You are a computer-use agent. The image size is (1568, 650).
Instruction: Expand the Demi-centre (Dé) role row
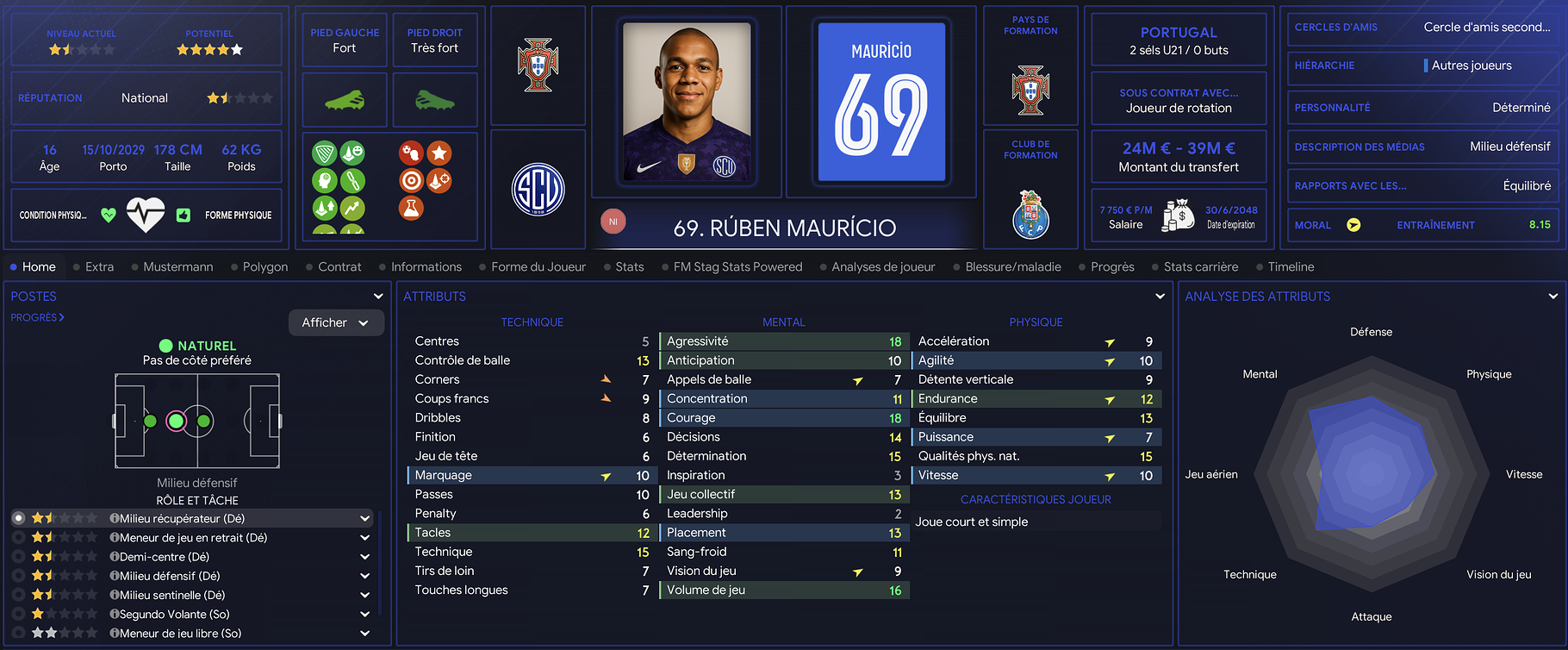[x=364, y=557]
